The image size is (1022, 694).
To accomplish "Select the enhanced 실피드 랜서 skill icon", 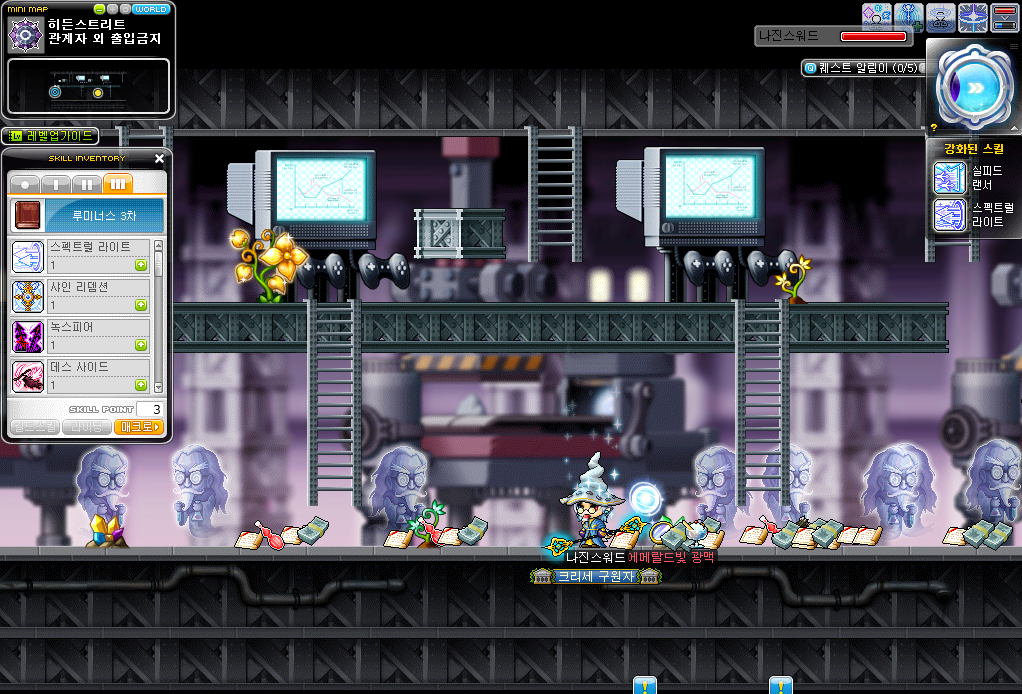I will pyautogui.click(x=949, y=178).
